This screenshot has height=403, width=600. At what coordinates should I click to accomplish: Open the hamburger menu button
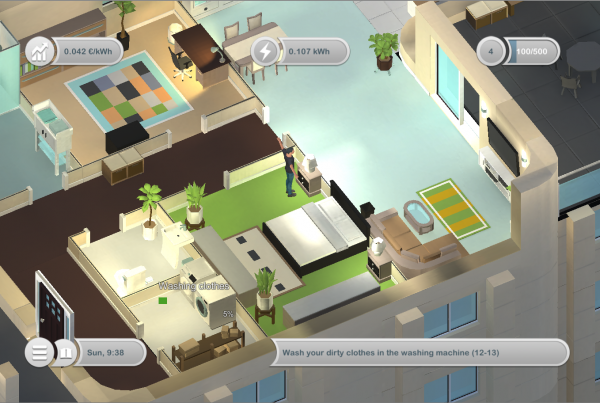[x=39, y=352]
